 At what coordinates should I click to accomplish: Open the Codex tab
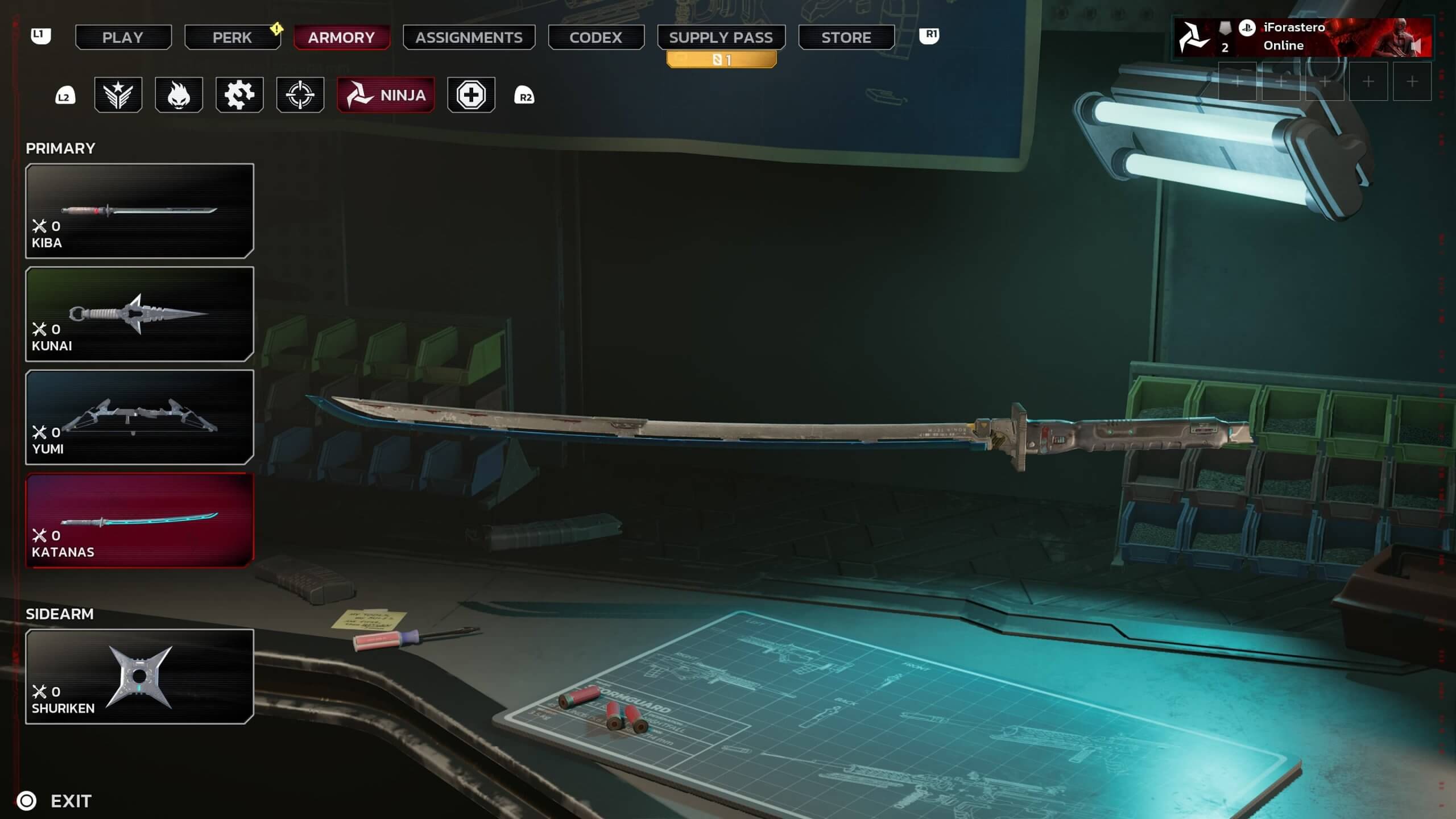595,38
